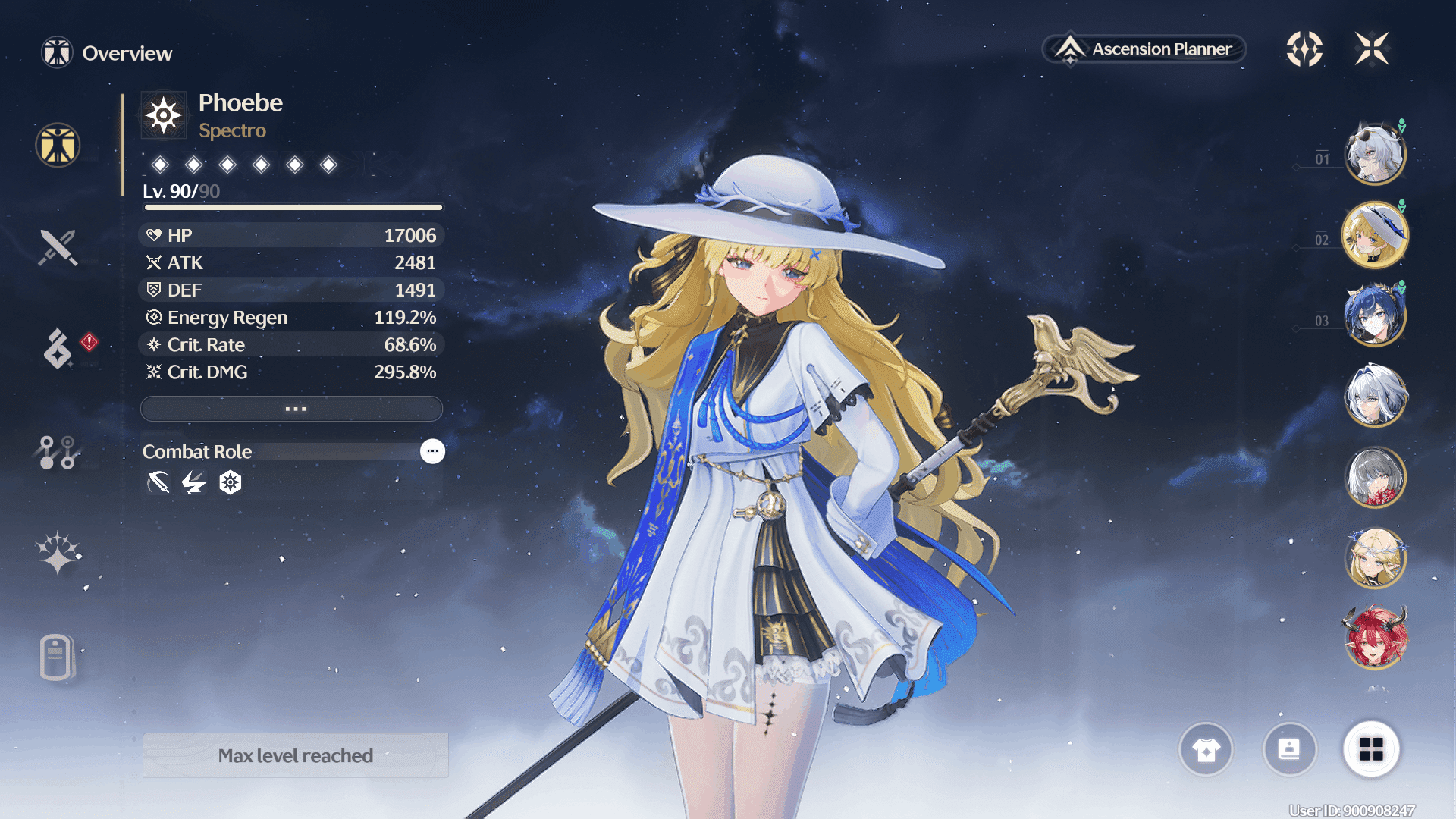Select the Overview silhouette tab in the sidebar

click(x=58, y=146)
